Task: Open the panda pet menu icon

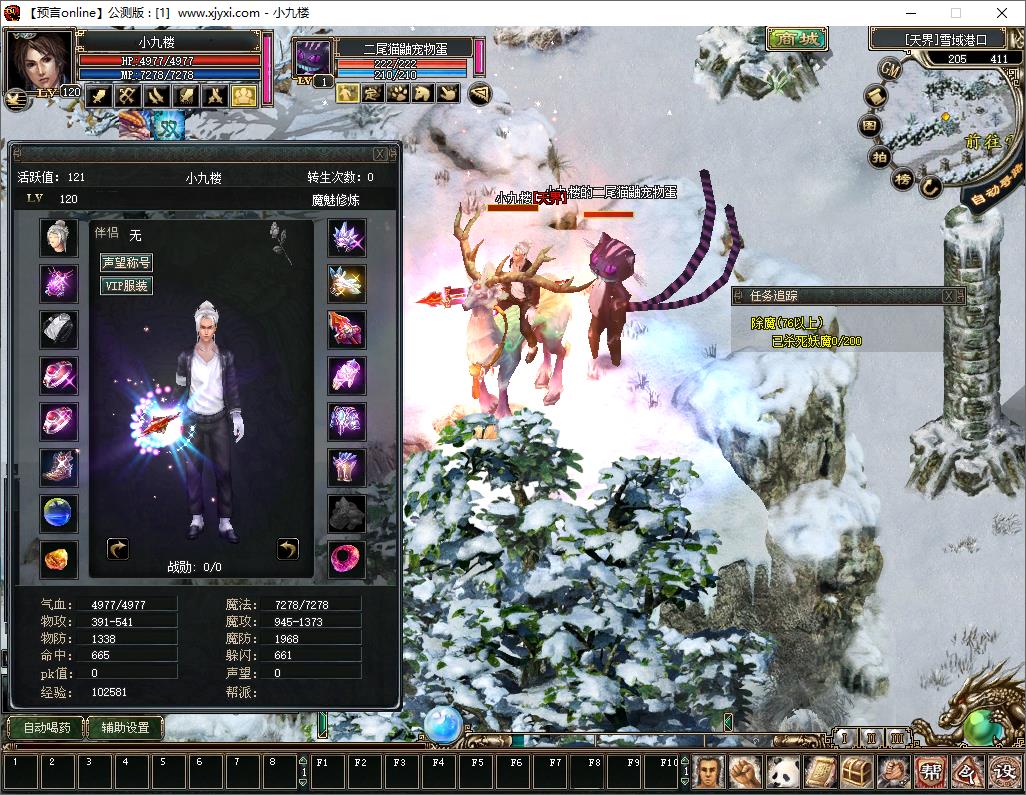Action: (783, 771)
